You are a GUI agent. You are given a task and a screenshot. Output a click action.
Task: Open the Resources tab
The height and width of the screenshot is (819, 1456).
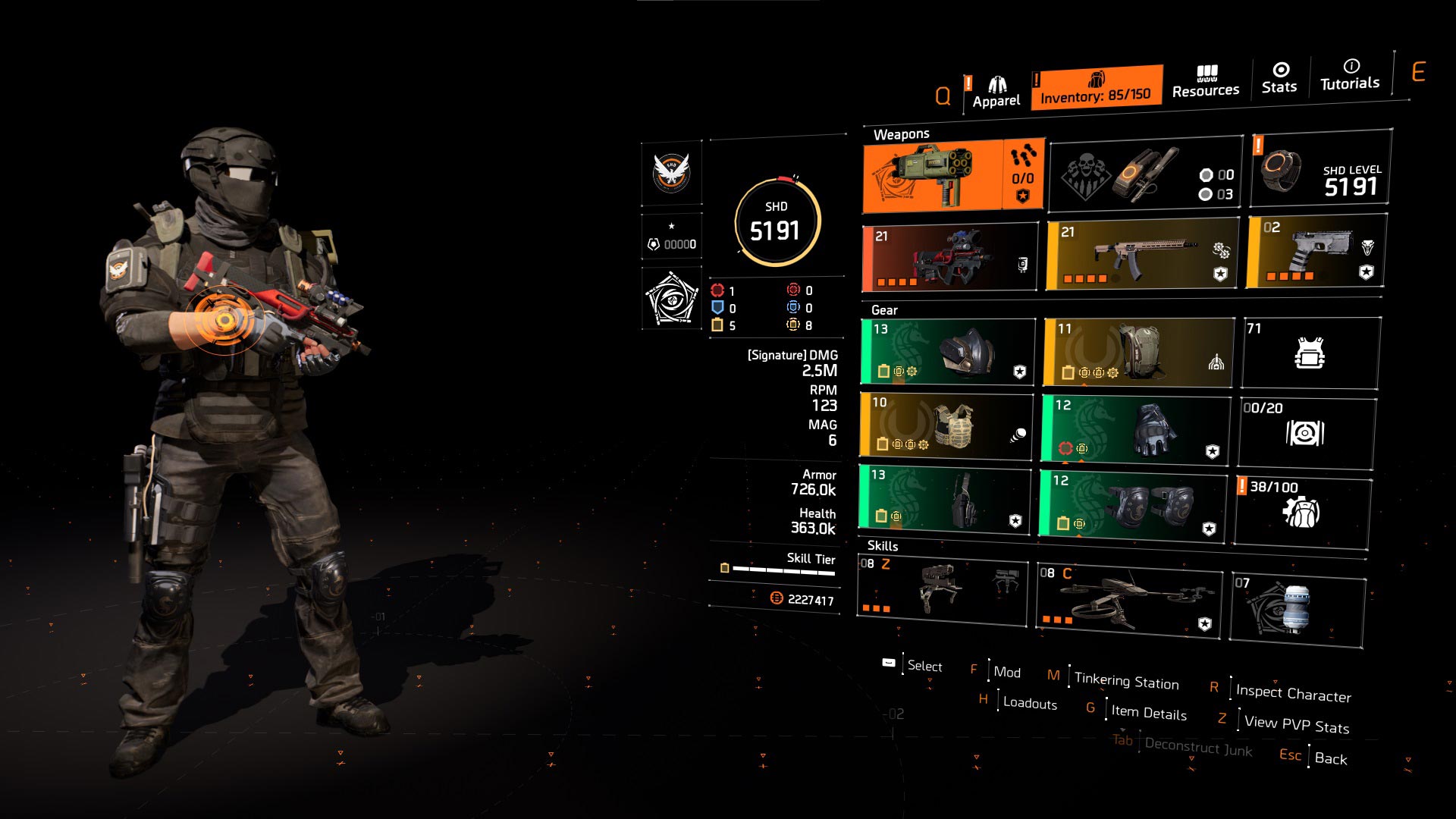coord(1206,82)
